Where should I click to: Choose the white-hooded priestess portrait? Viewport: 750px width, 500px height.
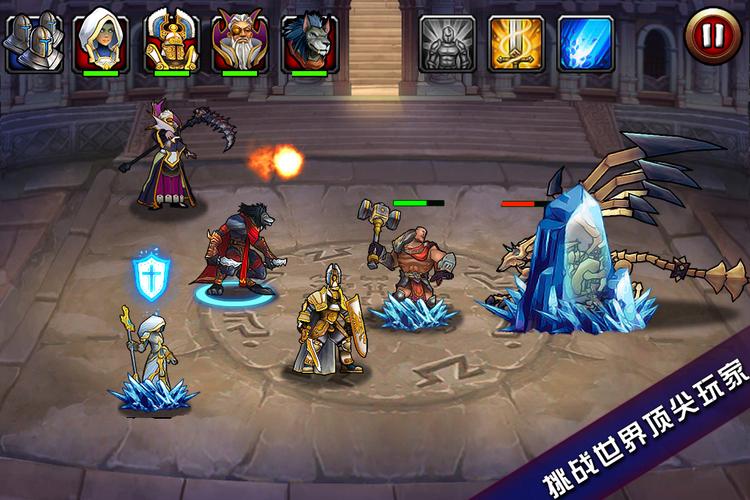coord(101,40)
